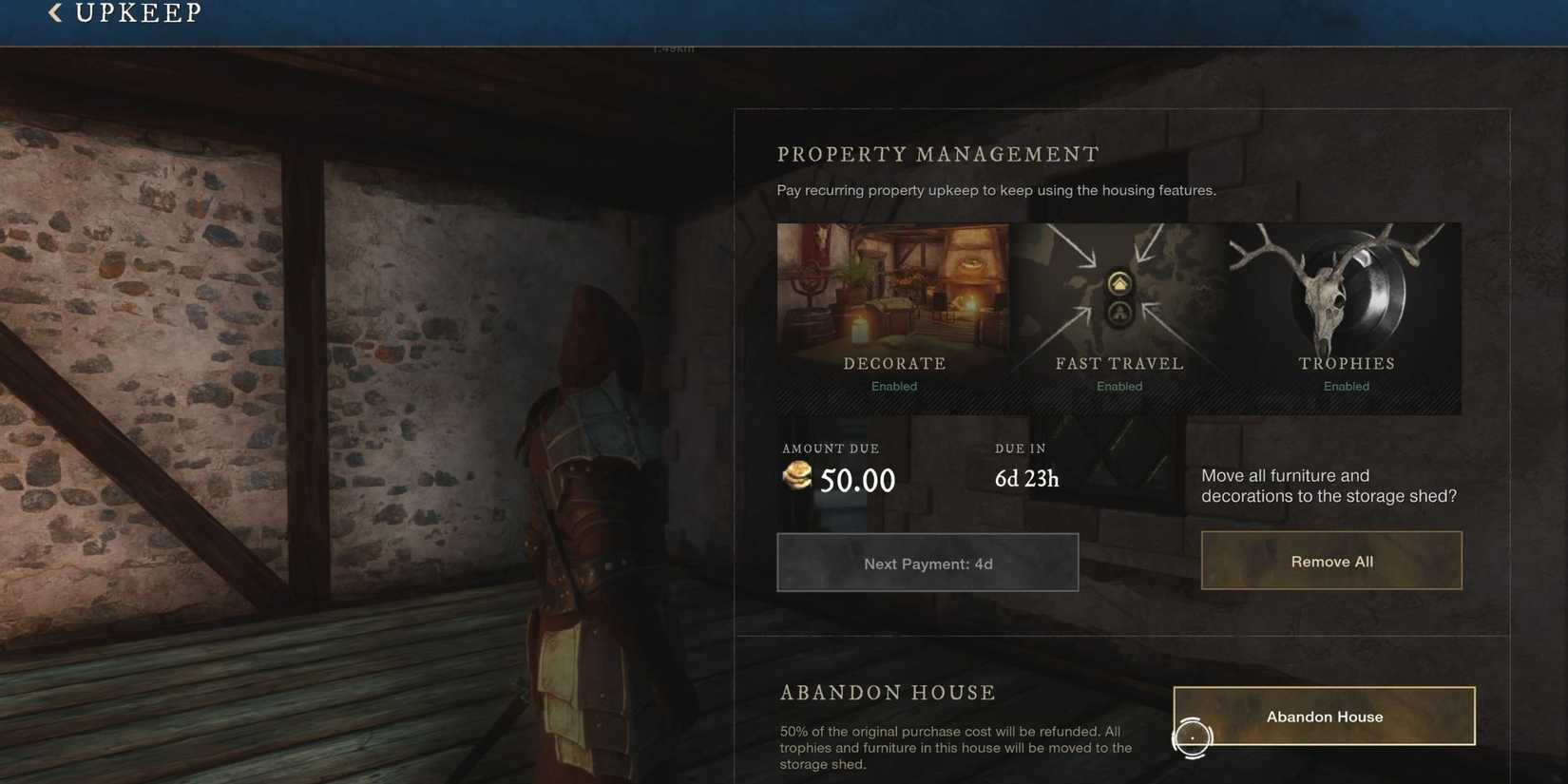Toggle the Trophies Enabled feature
1568x784 pixels.
point(1346,386)
